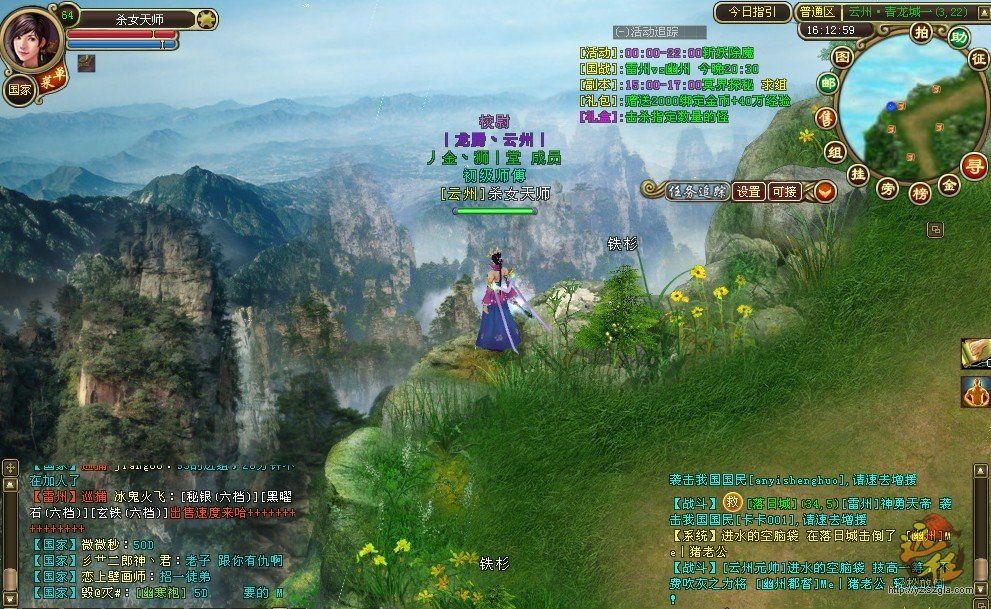
Task: Activate the 寻 pathfinding button
Action: point(972,164)
